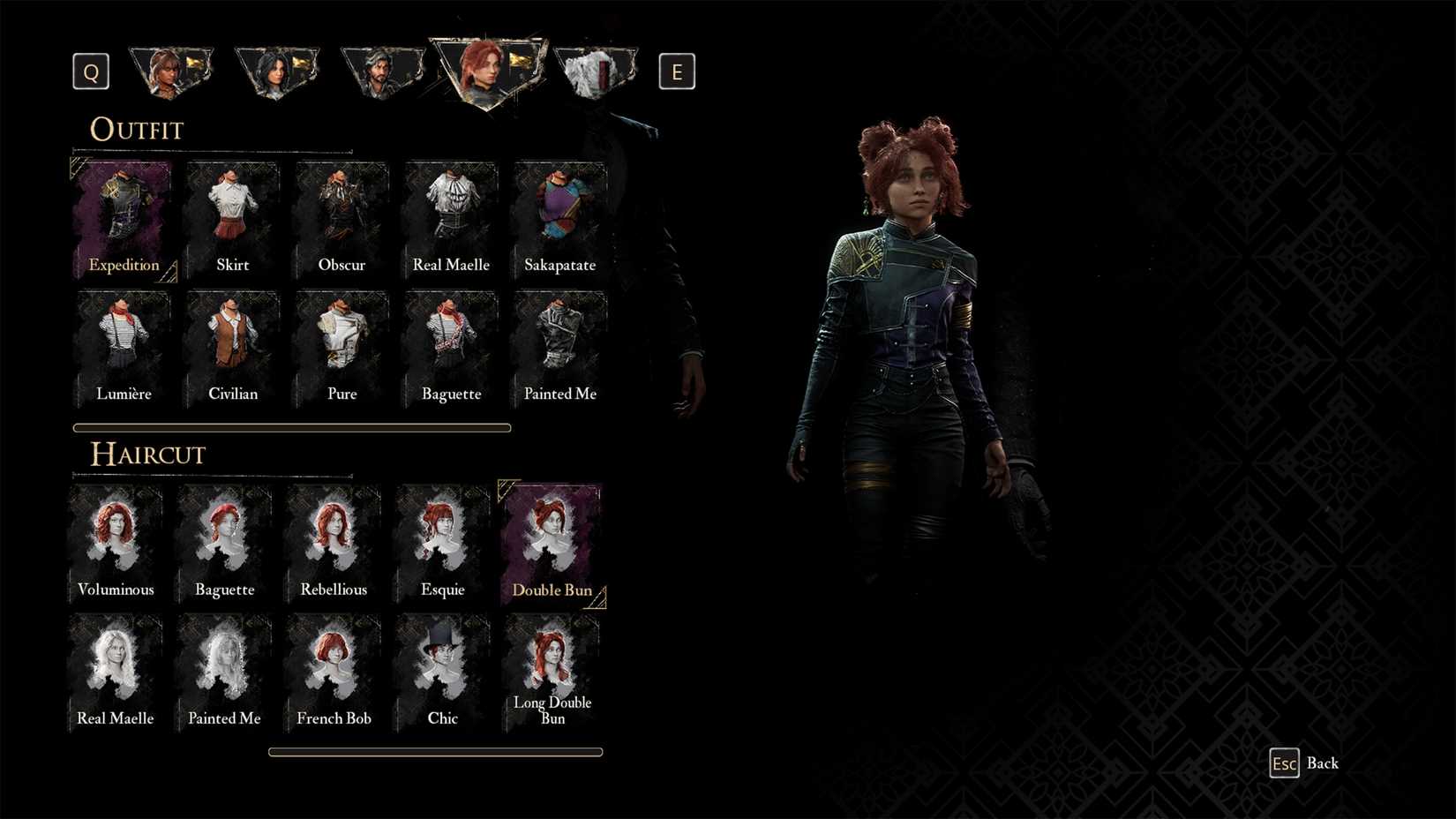Select the Voluminous haircut
The height and width of the screenshot is (819, 1456).
coord(116,538)
